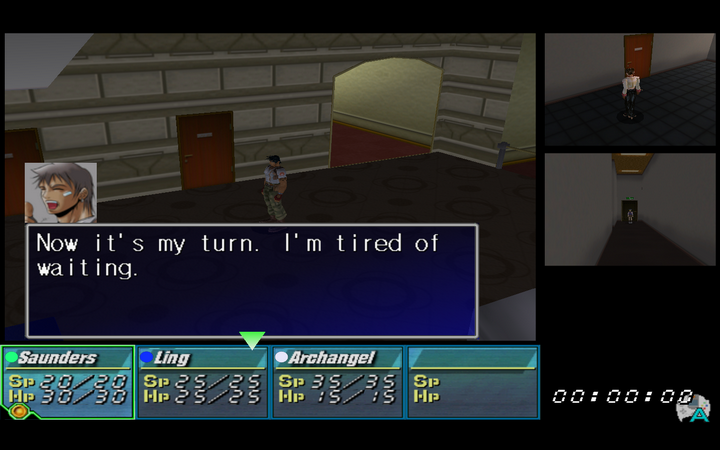720x450 pixels.
Task: Select Ling's party panel
Action: 203,381
